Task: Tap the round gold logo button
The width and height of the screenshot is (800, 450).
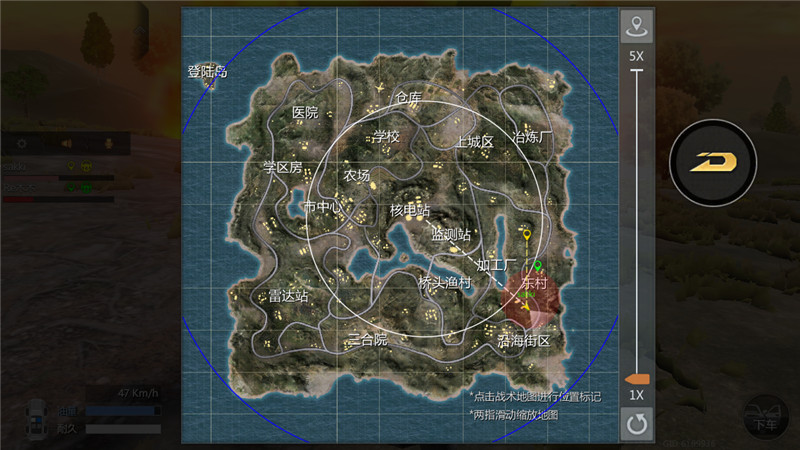Action: (712, 162)
